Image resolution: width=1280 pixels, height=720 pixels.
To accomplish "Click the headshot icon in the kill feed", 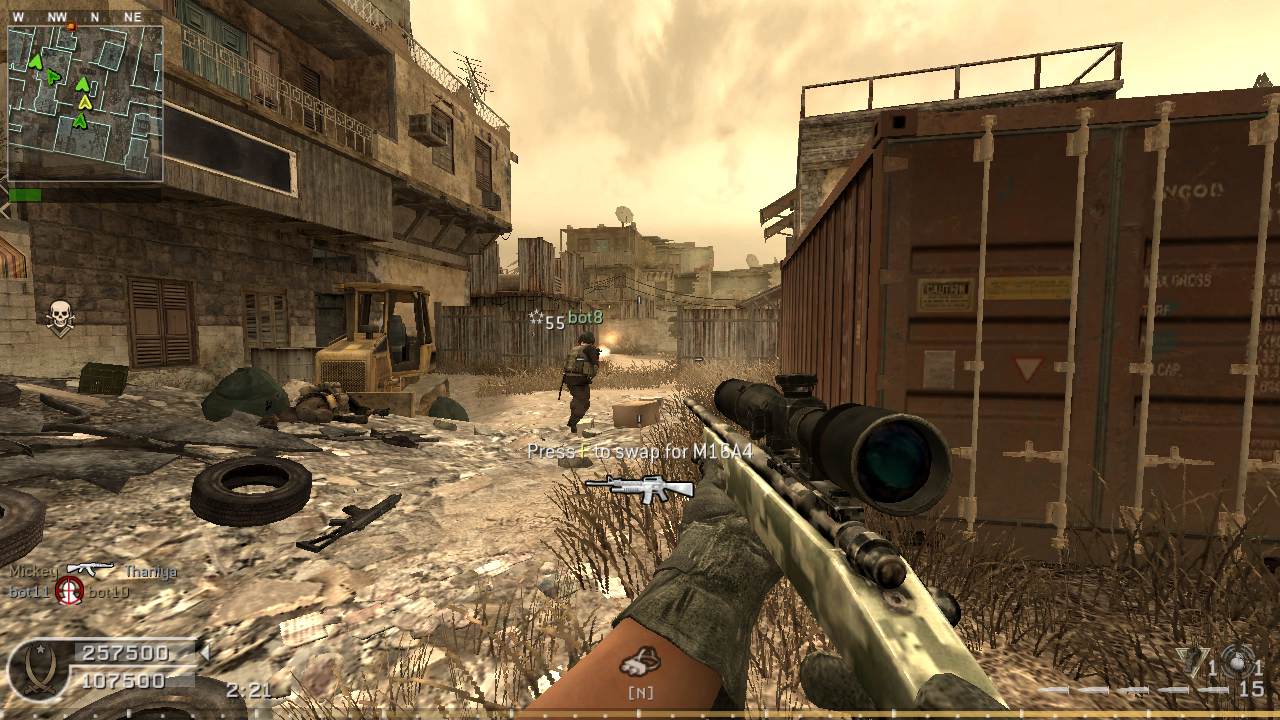I will (x=69, y=590).
